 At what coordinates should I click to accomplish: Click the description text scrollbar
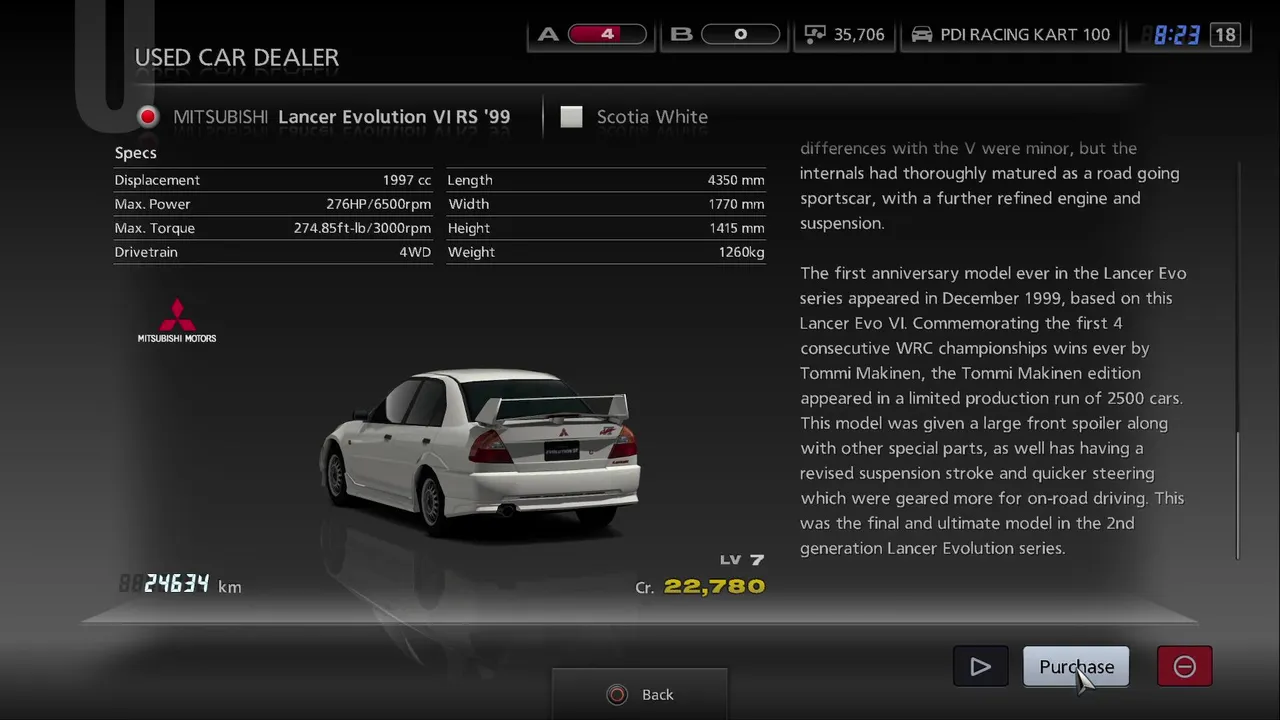click(x=1238, y=495)
